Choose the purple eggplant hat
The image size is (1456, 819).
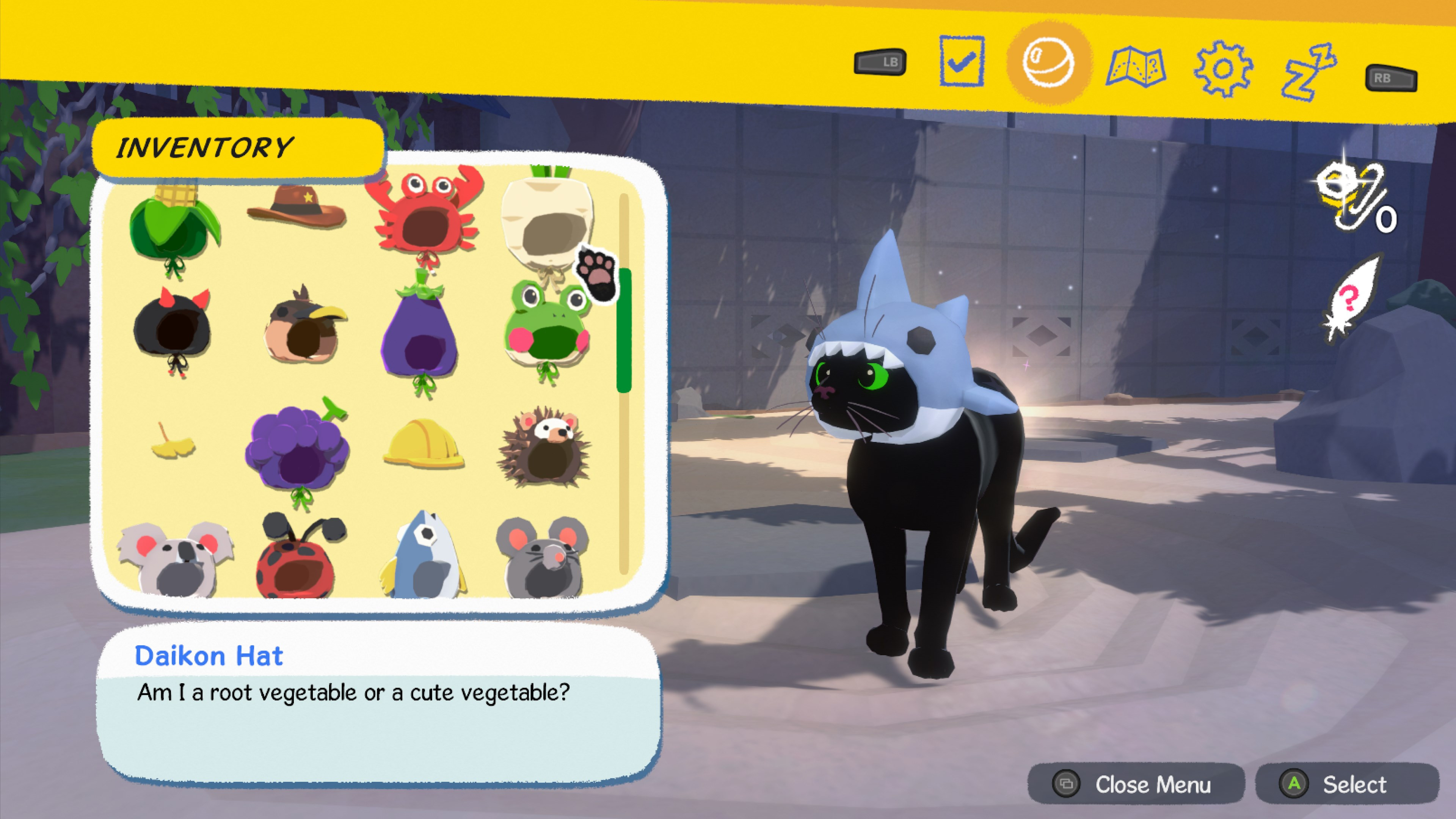(420, 334)
